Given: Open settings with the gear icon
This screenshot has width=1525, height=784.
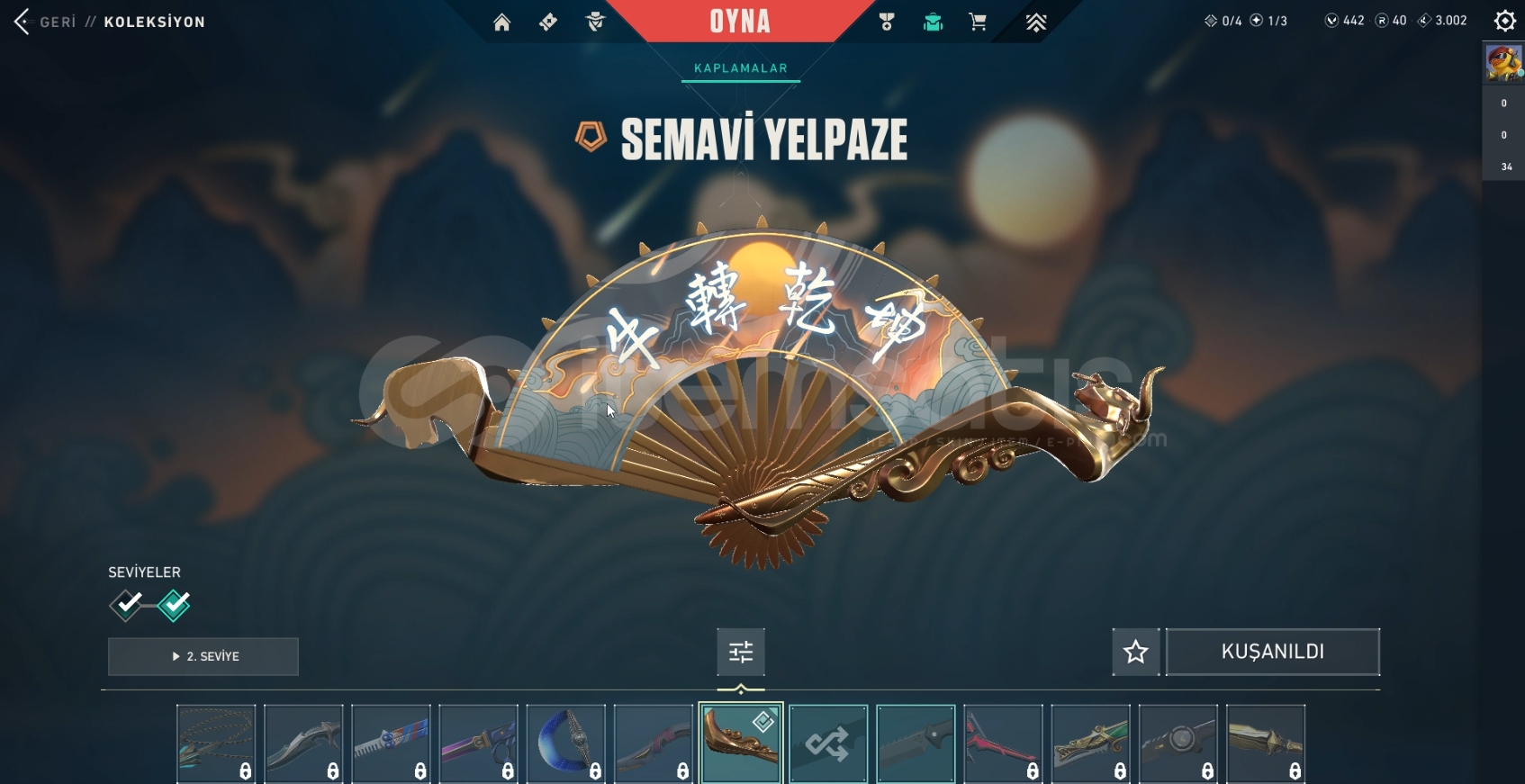Looking at the screenshot, I should (x=1504, y=21).
